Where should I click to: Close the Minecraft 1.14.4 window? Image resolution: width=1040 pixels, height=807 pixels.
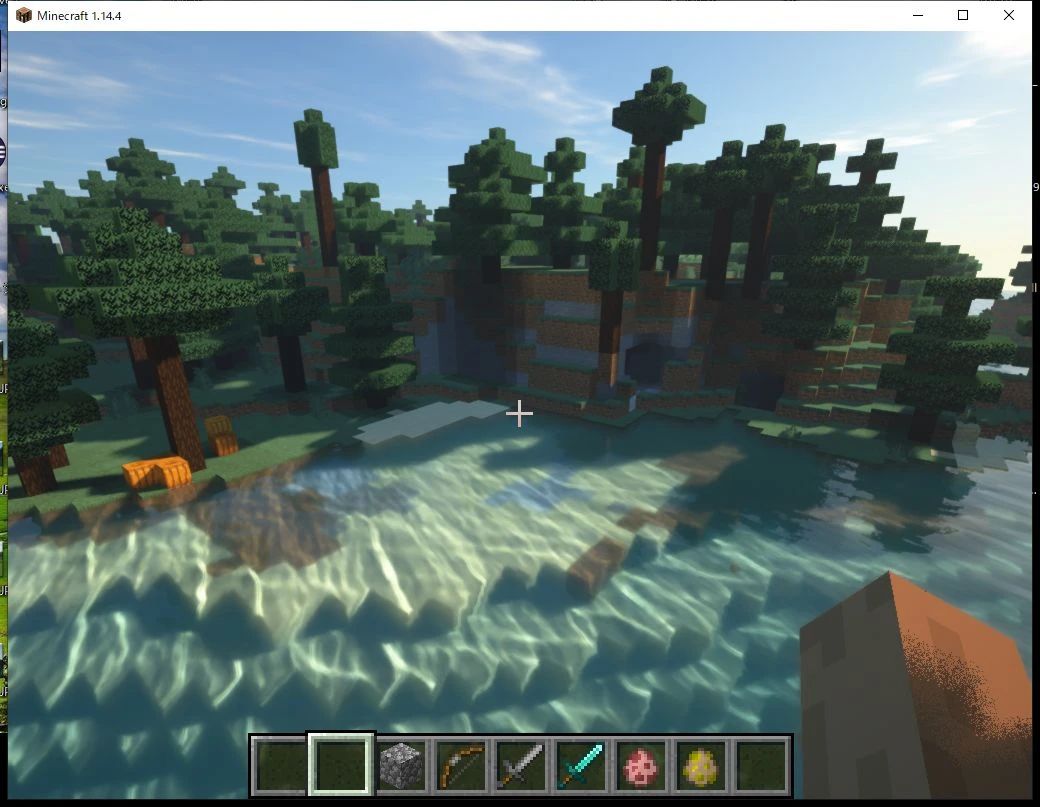1009,15
